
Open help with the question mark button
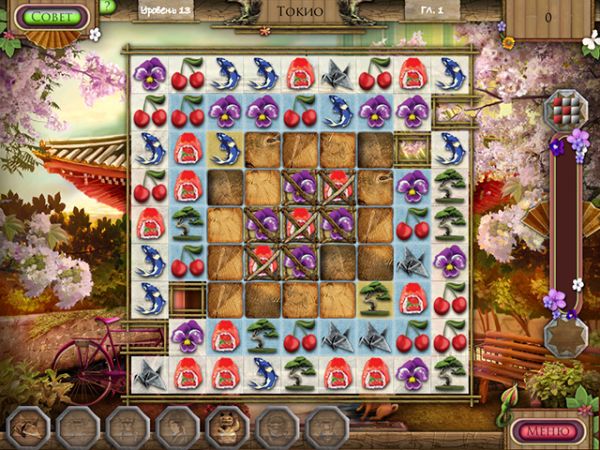click(x=107, y=7)
